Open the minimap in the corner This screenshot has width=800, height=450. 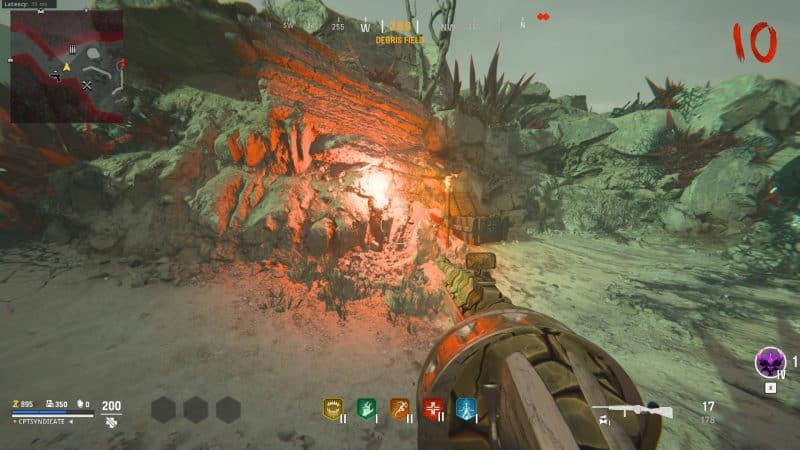(66, 66)
